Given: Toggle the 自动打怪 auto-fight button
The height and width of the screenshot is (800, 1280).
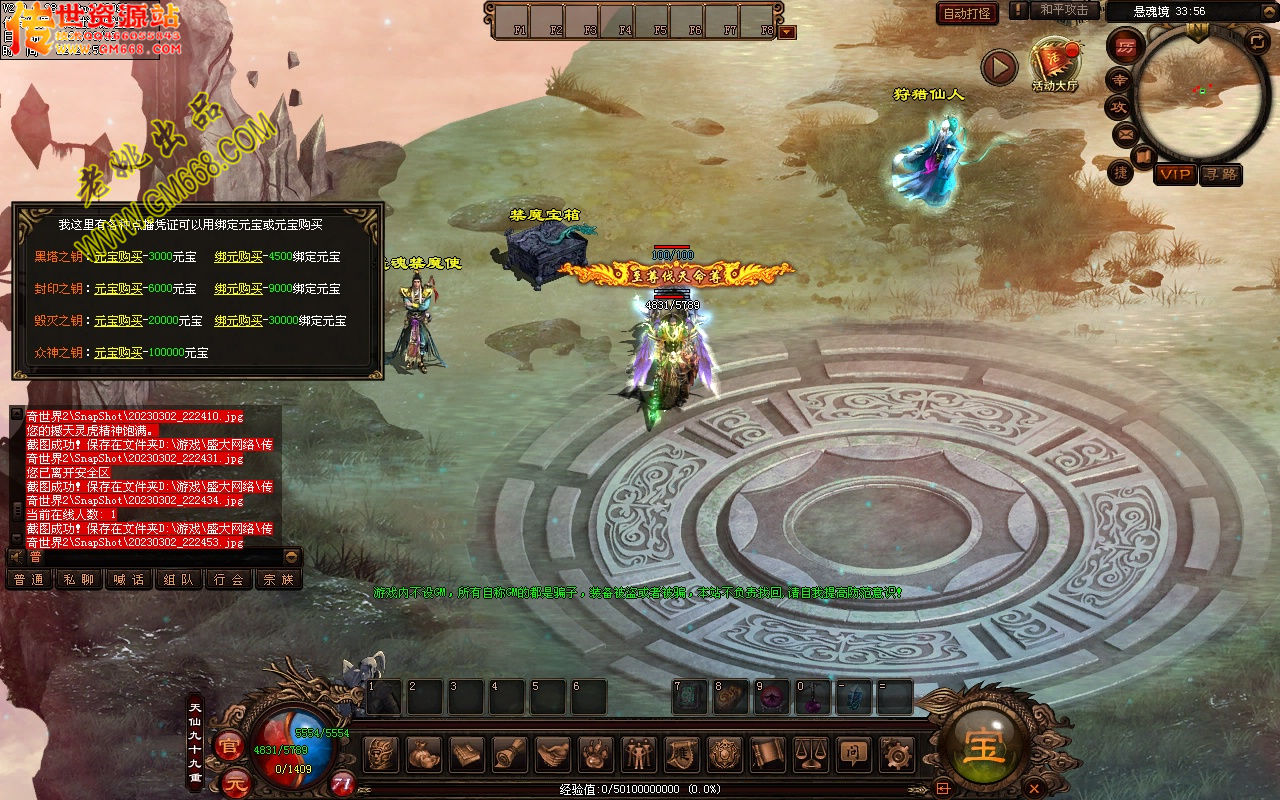Looking at the screenshot, I should click(967, 13).
